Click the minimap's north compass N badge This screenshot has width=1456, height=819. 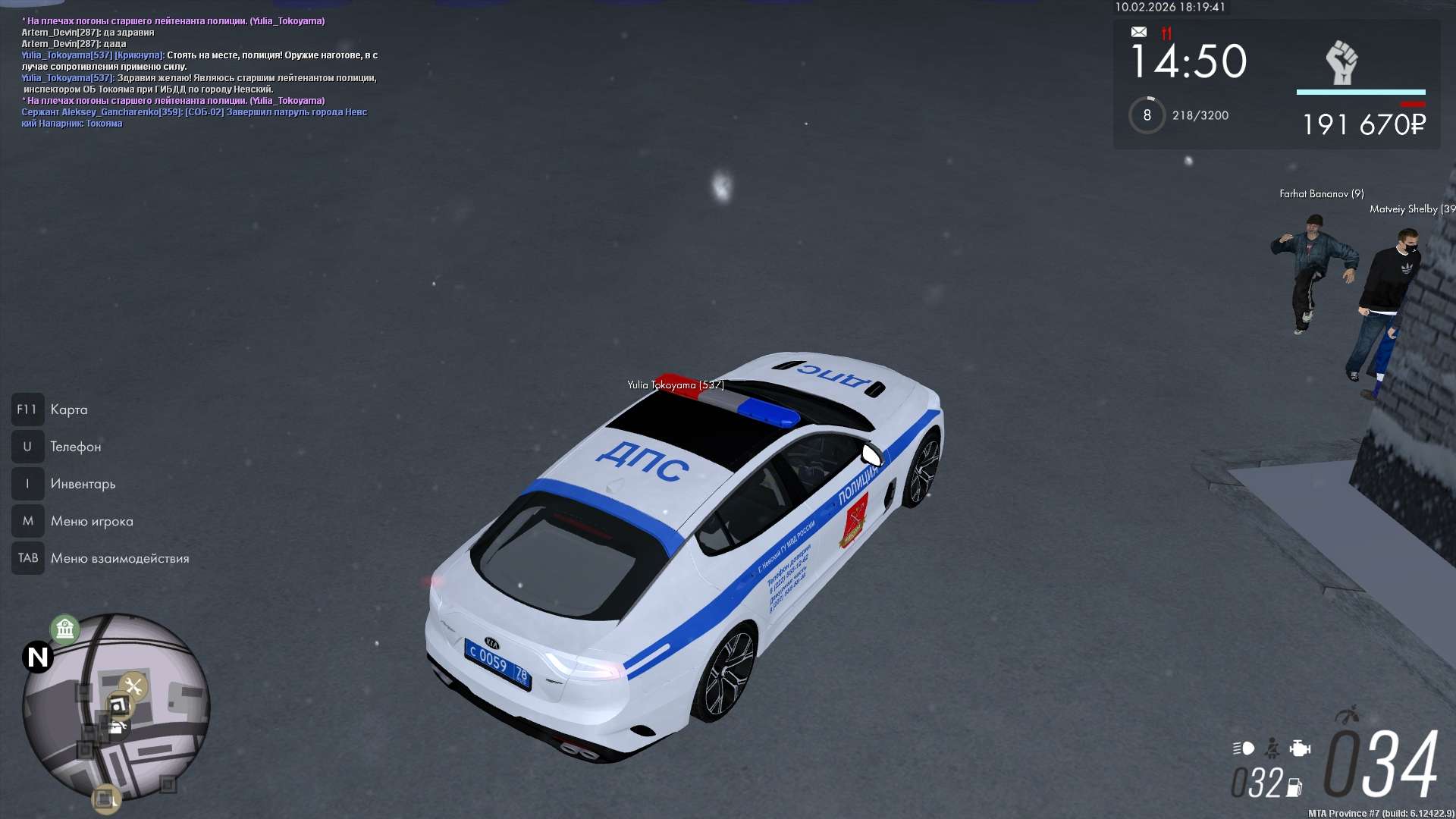pos(37,657)
